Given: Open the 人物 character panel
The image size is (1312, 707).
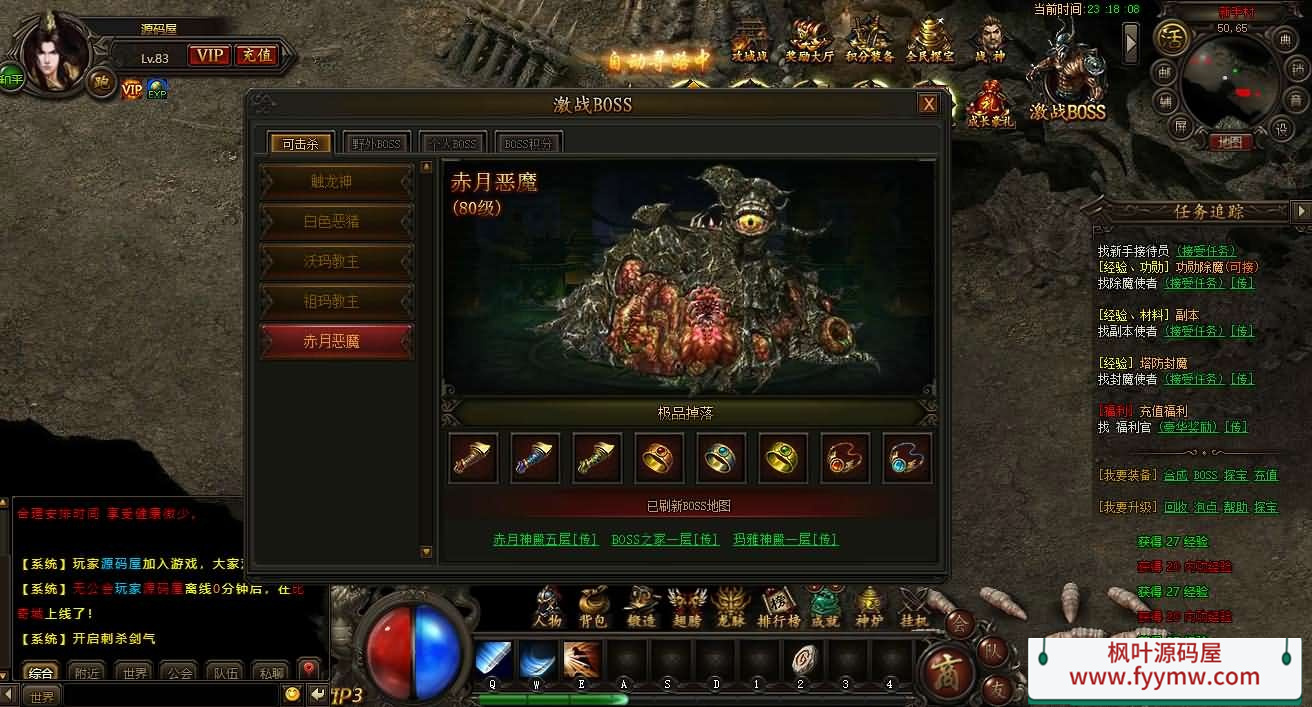Looking at the screenshot, I should tap(548, 606).
